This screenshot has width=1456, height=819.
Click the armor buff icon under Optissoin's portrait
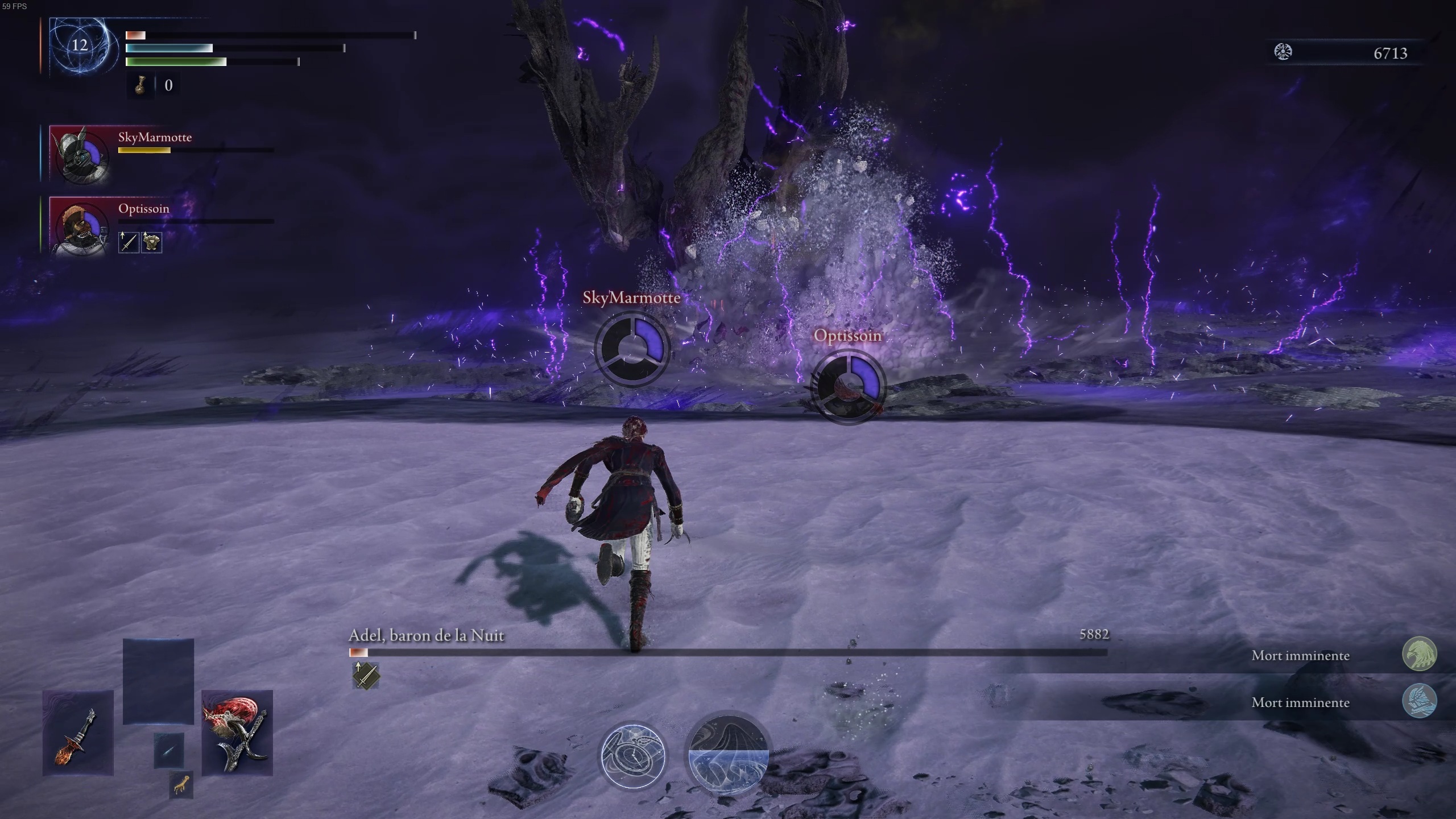[151, 242]
